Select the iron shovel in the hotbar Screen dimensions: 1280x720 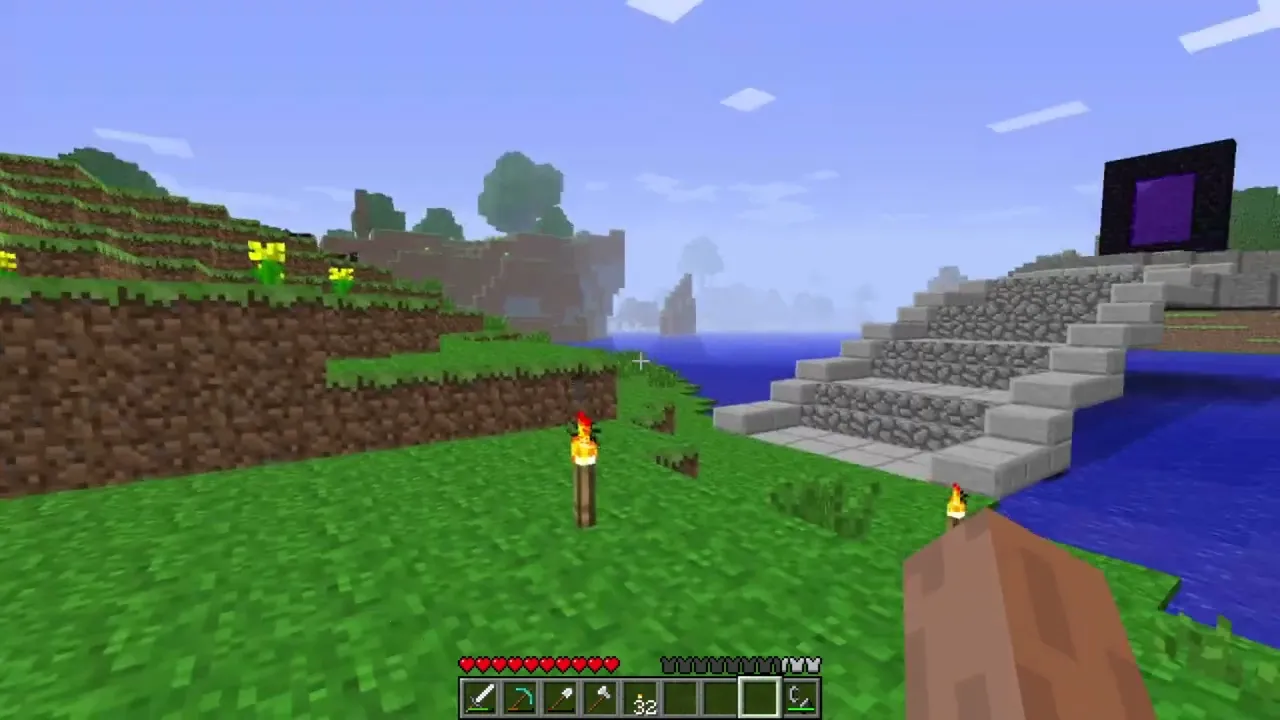[560, 697]
